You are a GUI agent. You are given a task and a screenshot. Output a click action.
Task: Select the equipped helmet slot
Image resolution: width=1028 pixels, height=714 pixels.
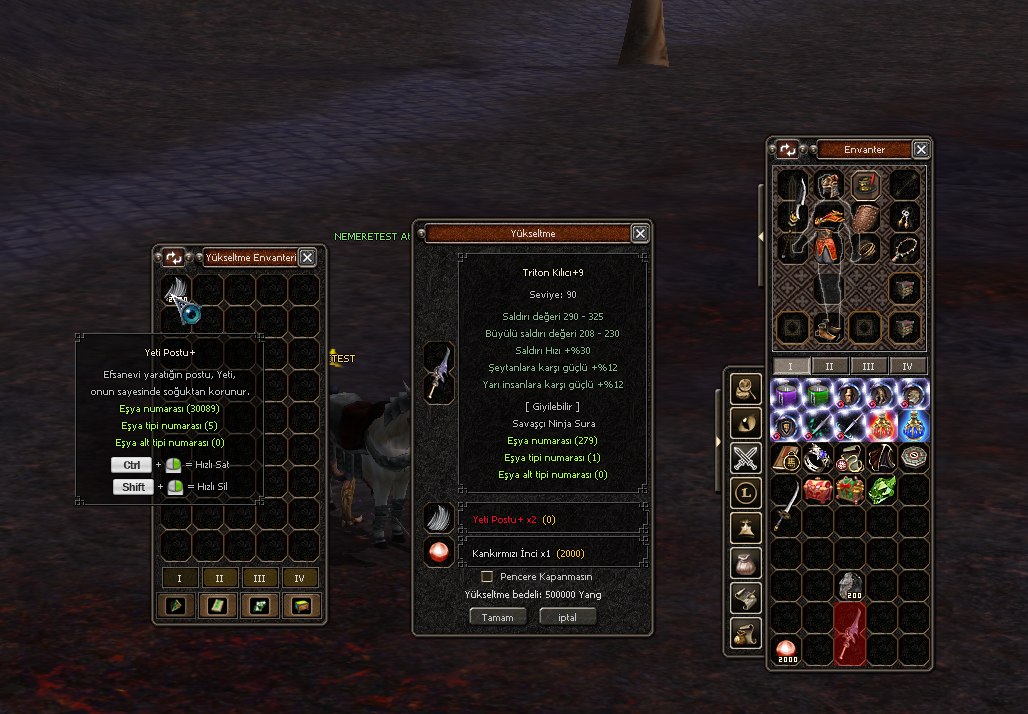[827, 183]
